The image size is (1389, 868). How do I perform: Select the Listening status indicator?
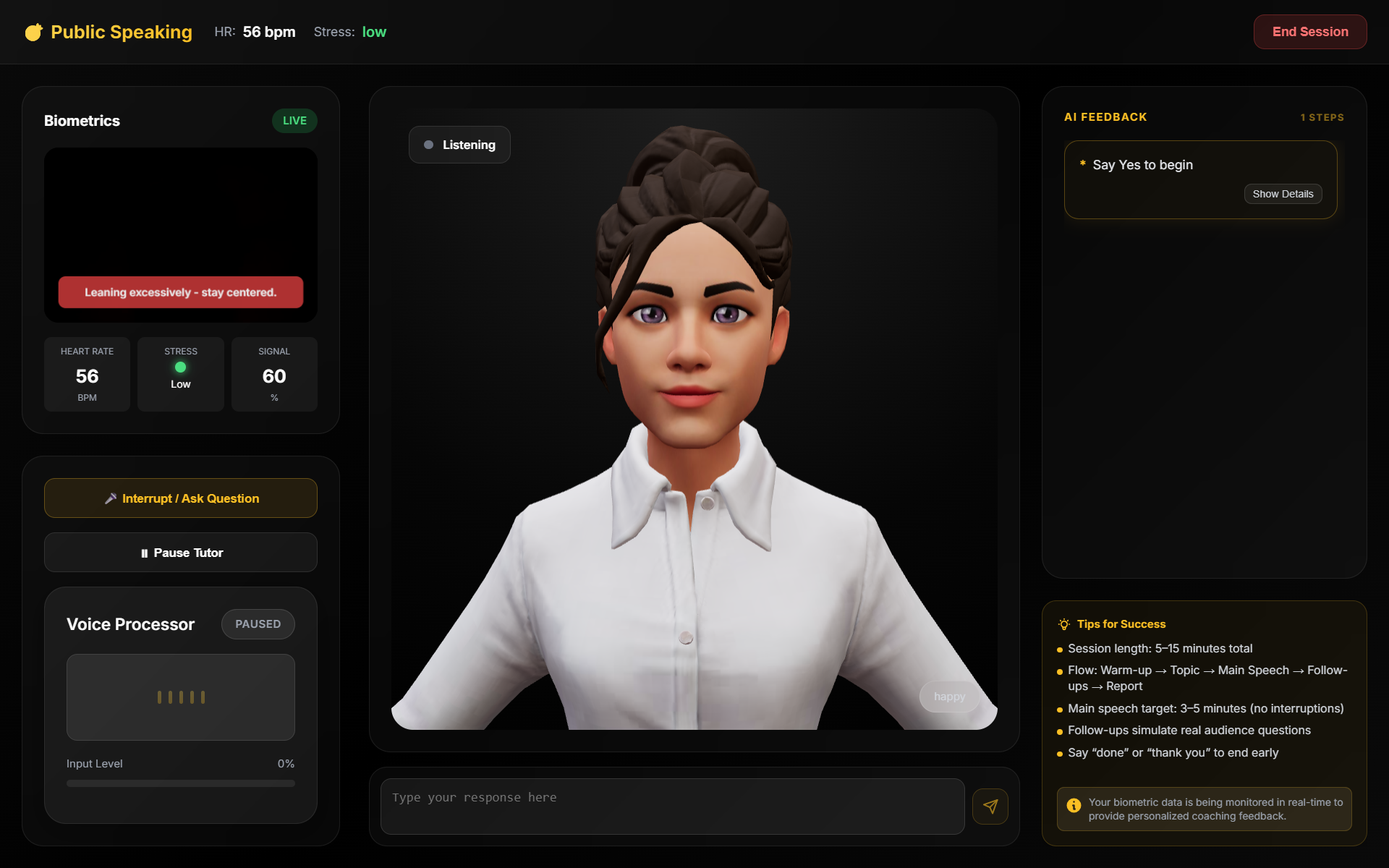tap(459, 145)
